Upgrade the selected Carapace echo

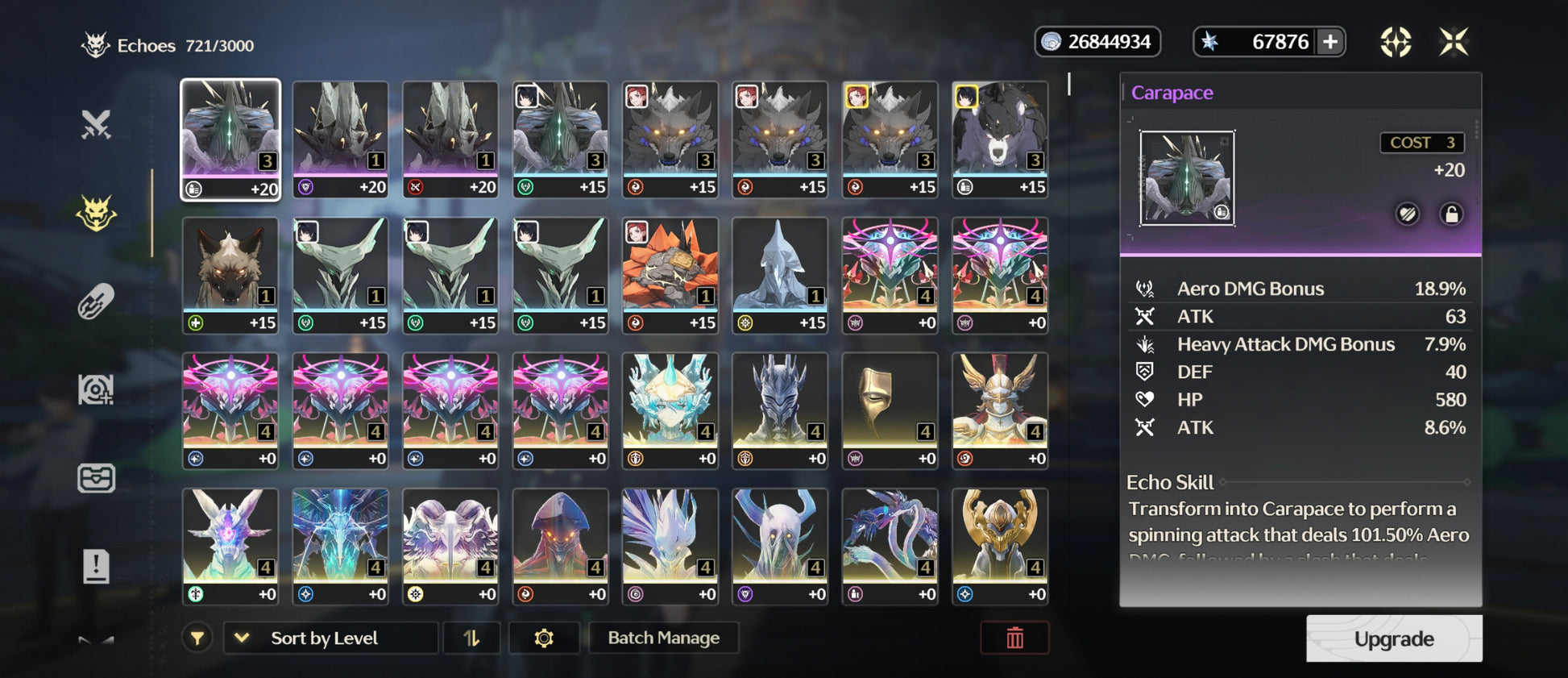click(1393, 638)
